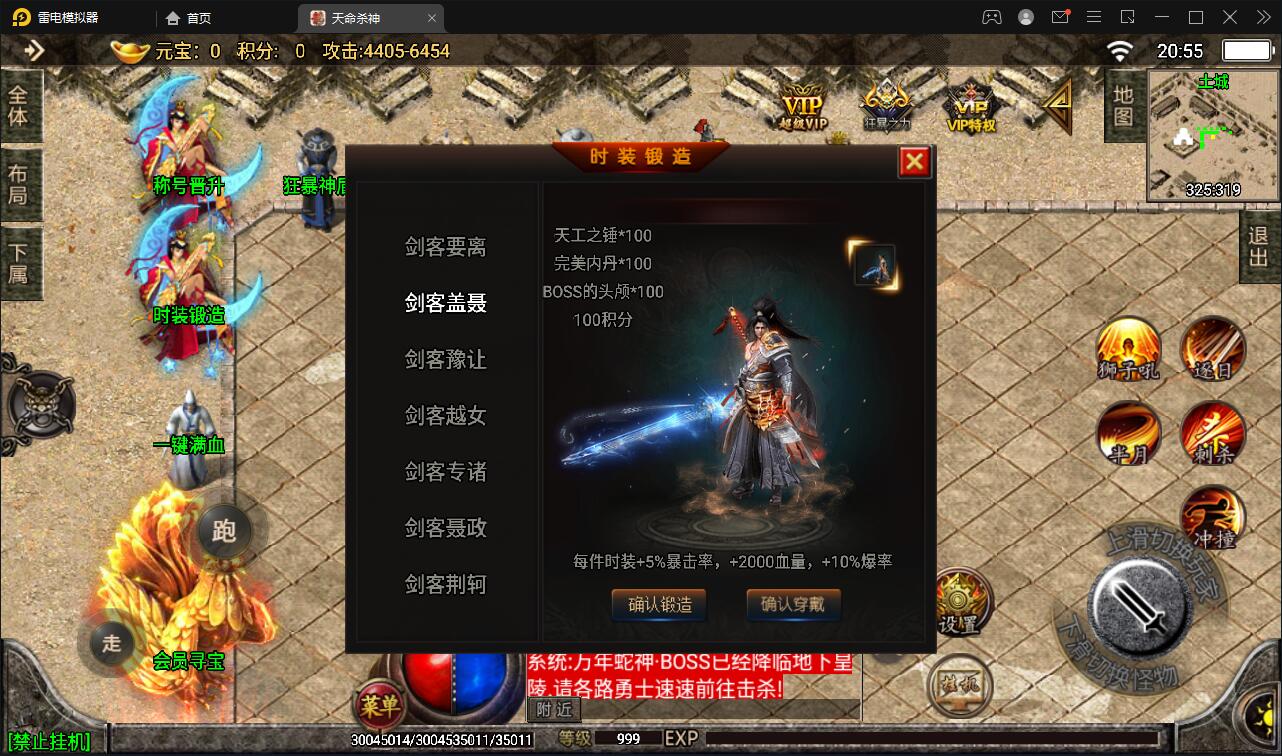Select the 狮子吼 skill icon
This screenshot has width=1282, height=756.
point(1128,350)
